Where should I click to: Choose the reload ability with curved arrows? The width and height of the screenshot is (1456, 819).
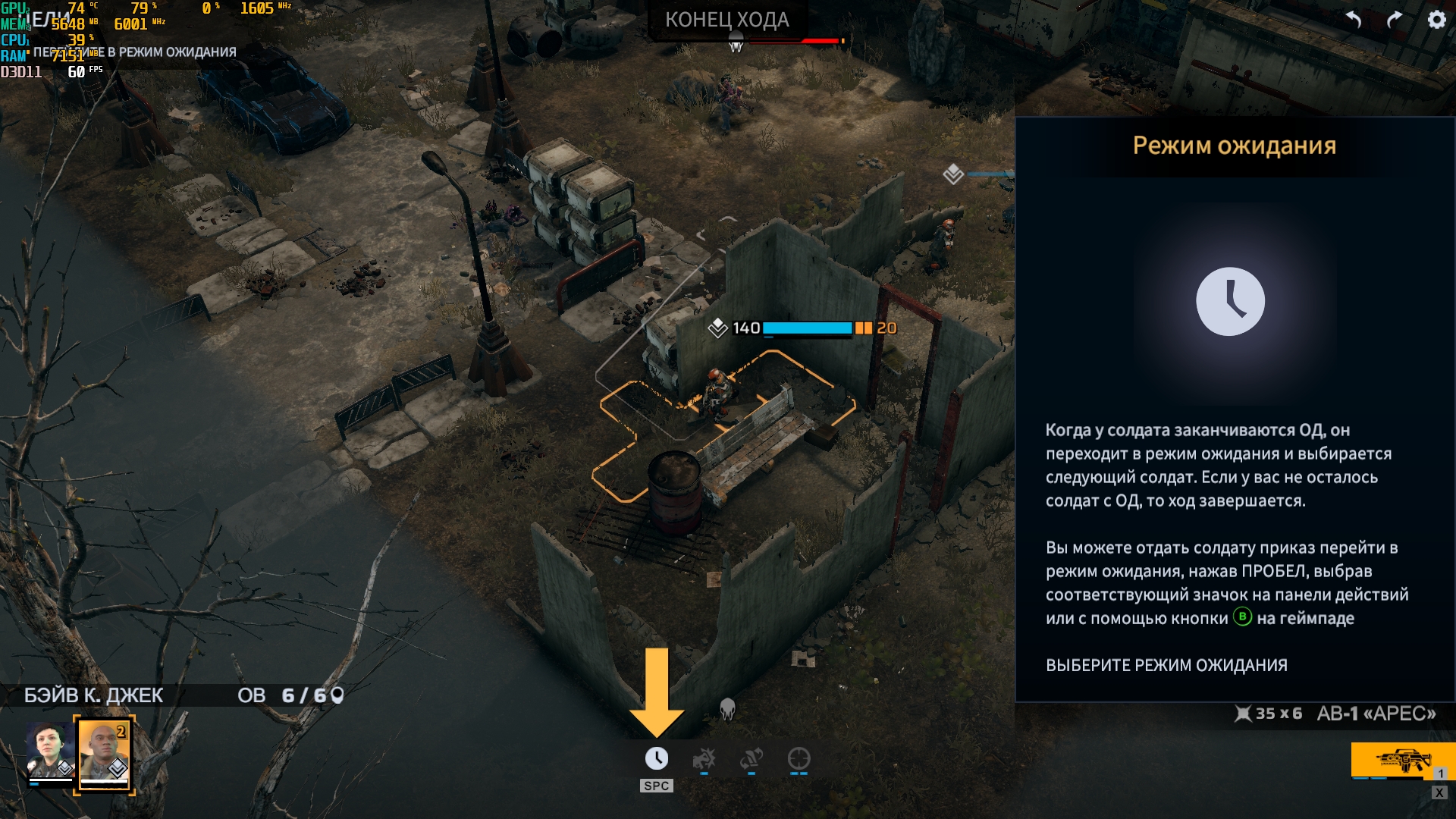coord(751,758)
